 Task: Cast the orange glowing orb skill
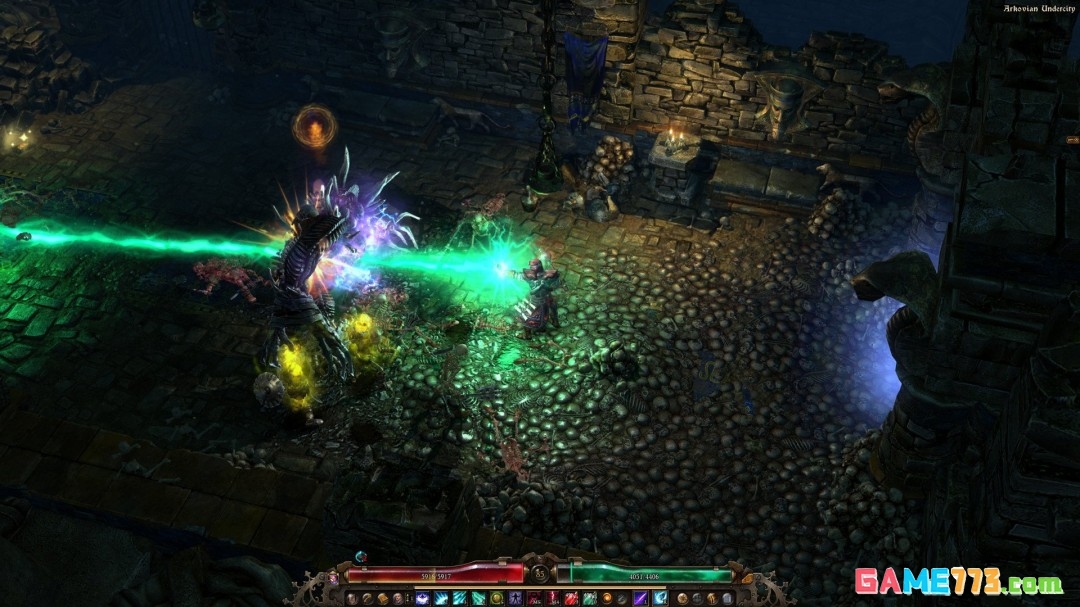click(x=607, y=598)
